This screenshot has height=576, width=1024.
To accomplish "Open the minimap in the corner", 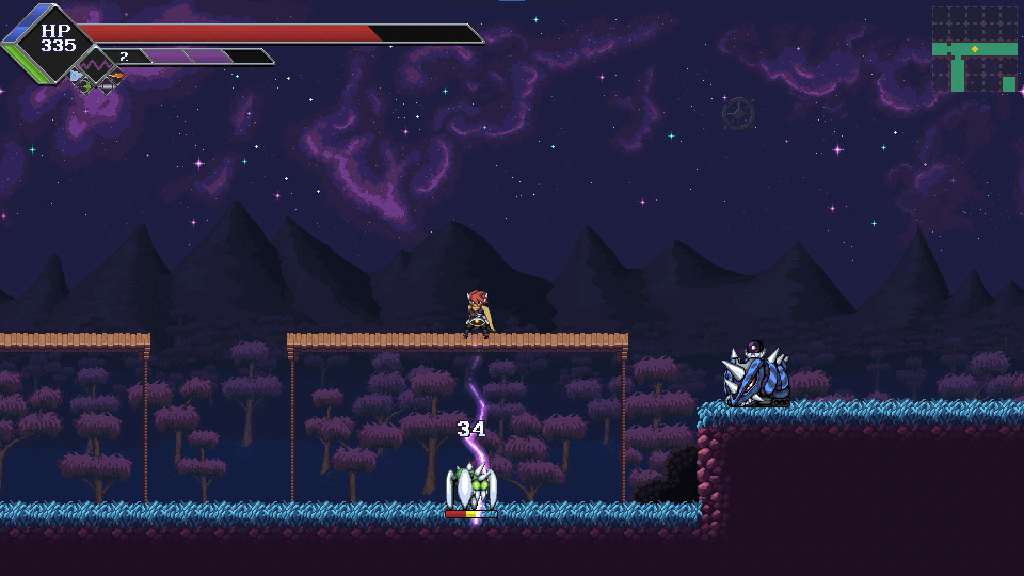I will (974, 49).
